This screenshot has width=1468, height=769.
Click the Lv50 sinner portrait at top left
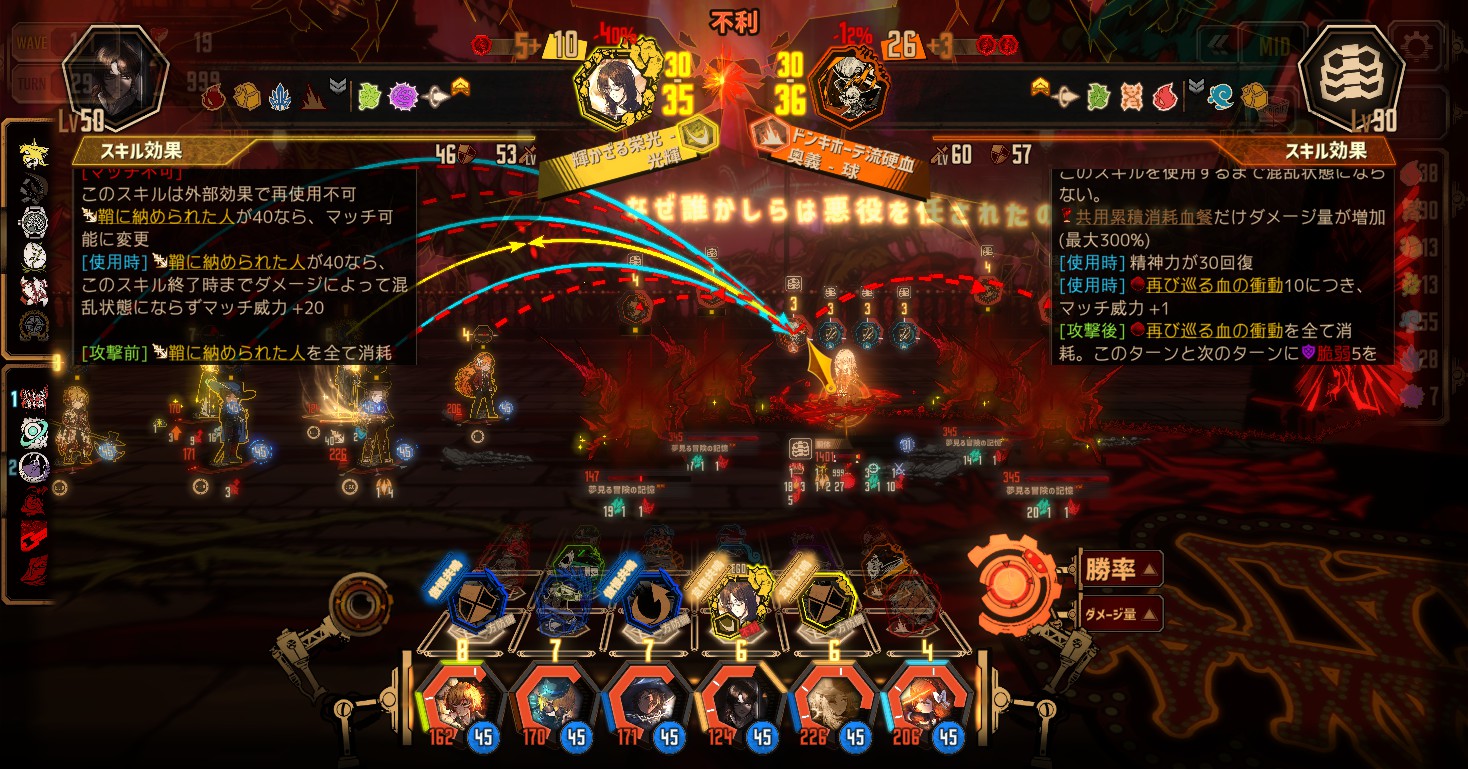(x=108, y=77)
